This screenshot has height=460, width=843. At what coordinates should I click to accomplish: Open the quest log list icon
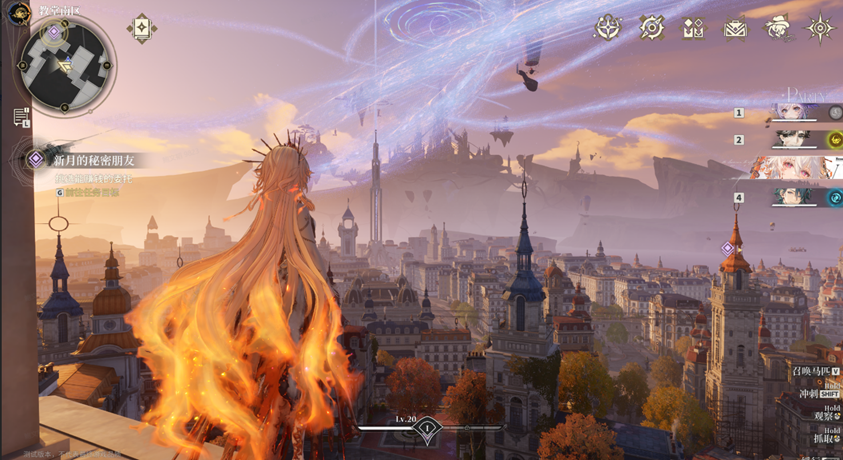point(21,117)
